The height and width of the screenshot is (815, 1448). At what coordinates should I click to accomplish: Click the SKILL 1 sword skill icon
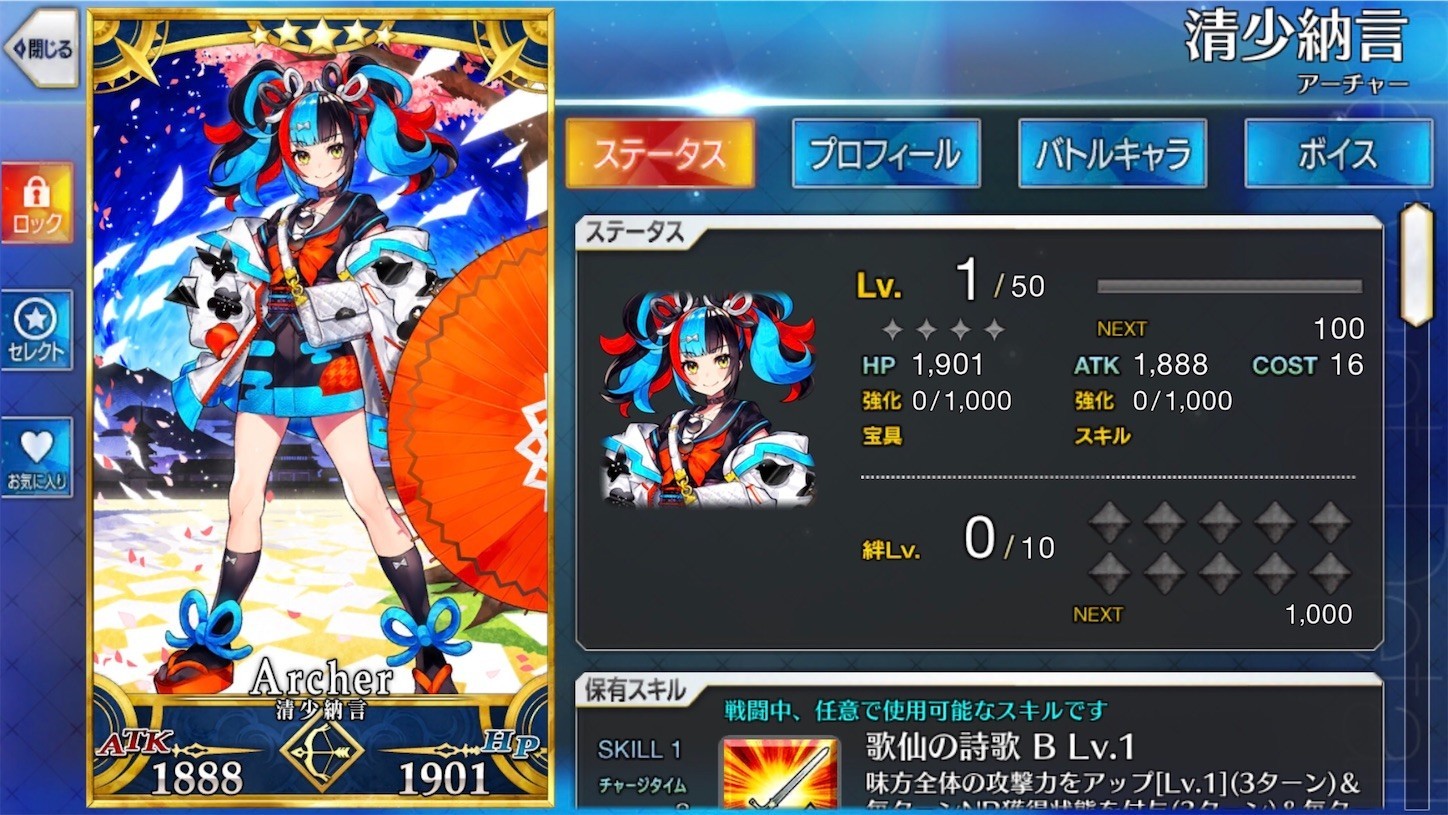click(779, 770)
